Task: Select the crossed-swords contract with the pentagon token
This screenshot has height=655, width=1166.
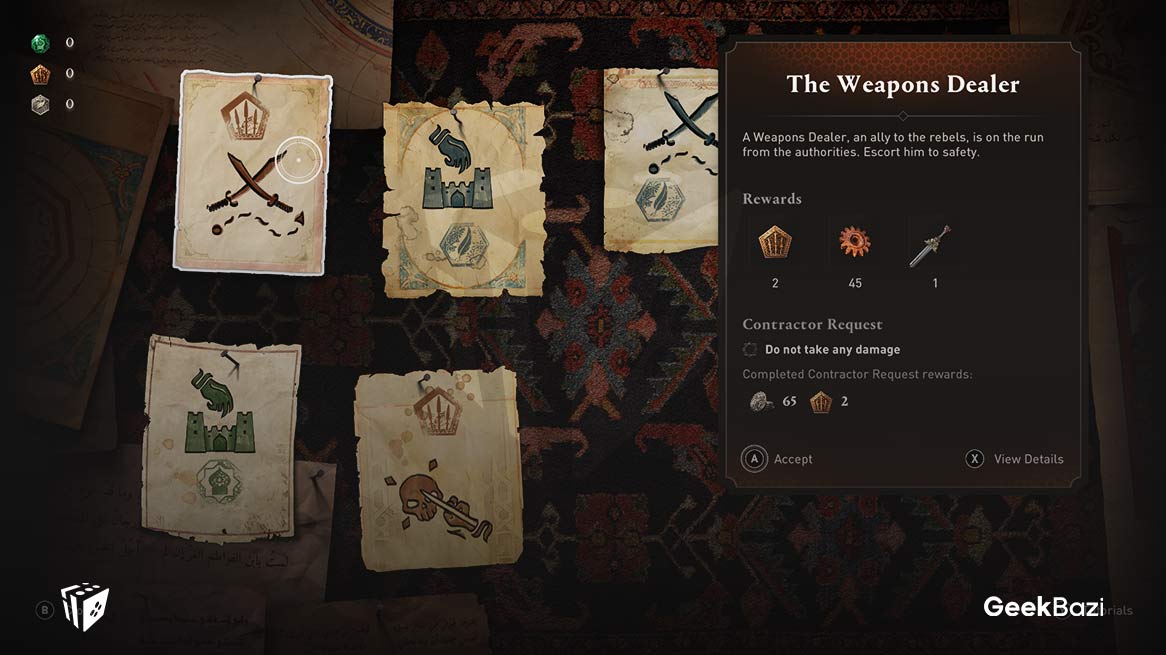Action: coord(252,172)
